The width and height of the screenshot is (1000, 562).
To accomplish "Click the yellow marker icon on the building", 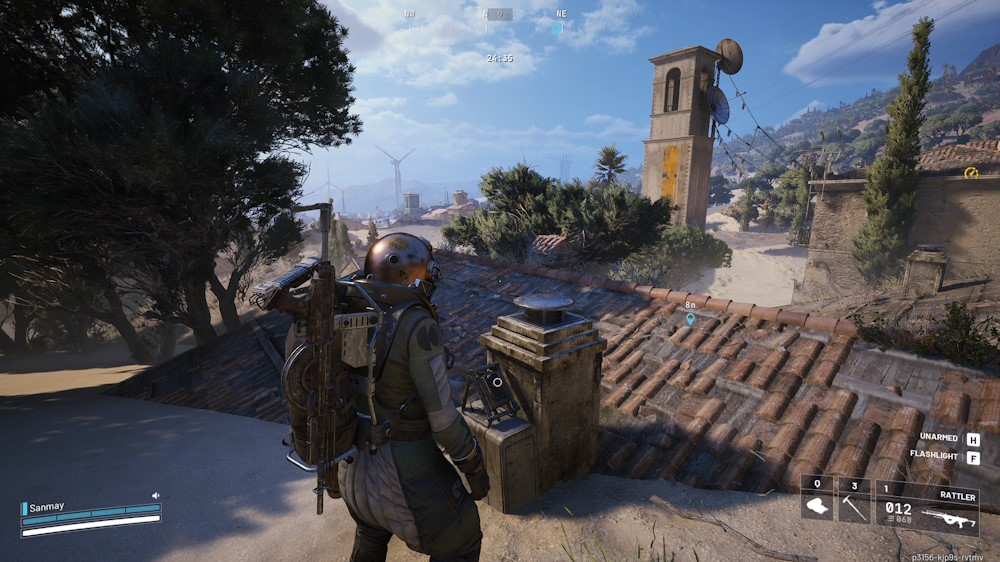I will coord(971,172).
